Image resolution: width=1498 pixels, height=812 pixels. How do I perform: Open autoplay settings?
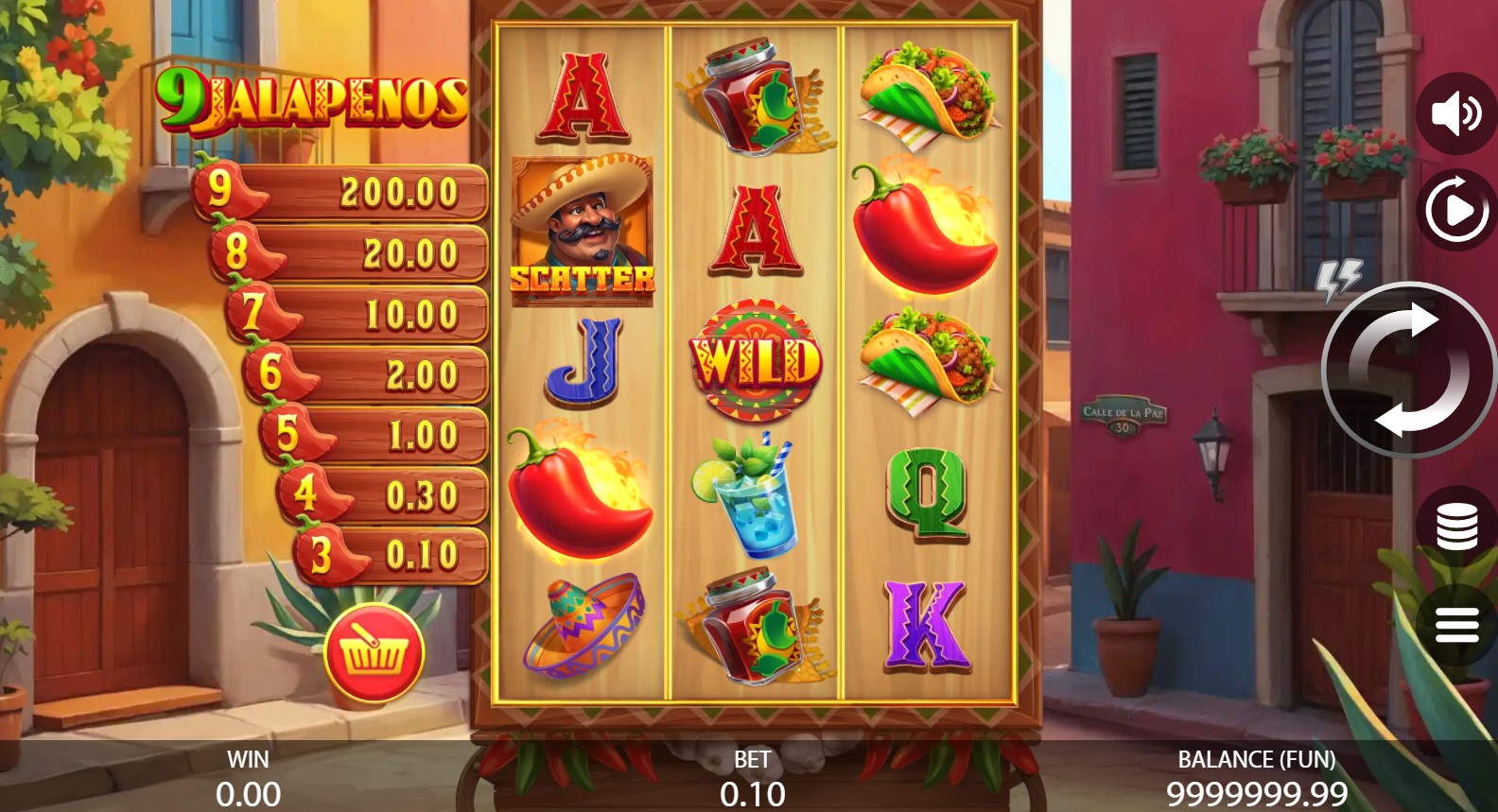click(1455, 210)
